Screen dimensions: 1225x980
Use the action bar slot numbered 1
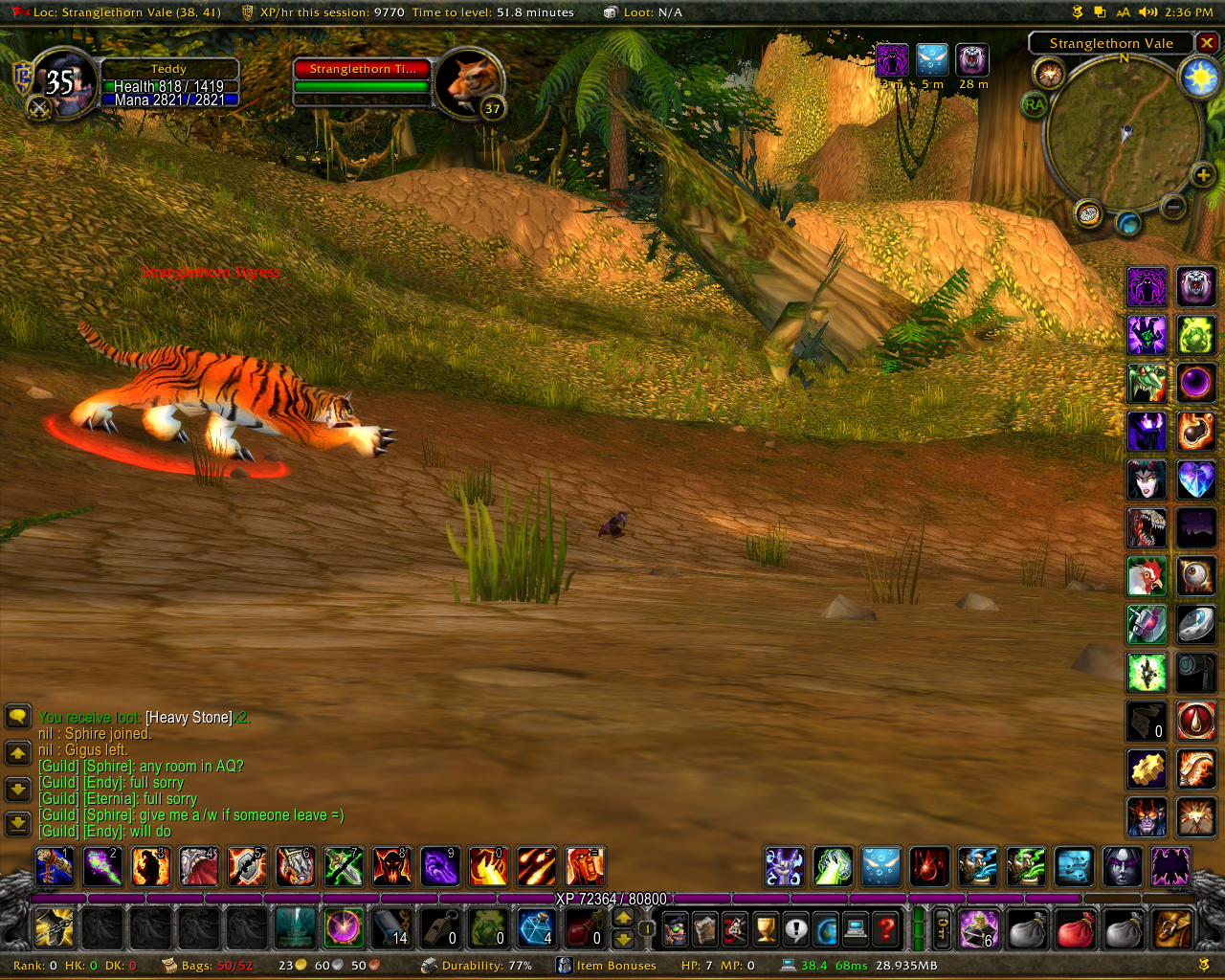[x=55, y=867]
